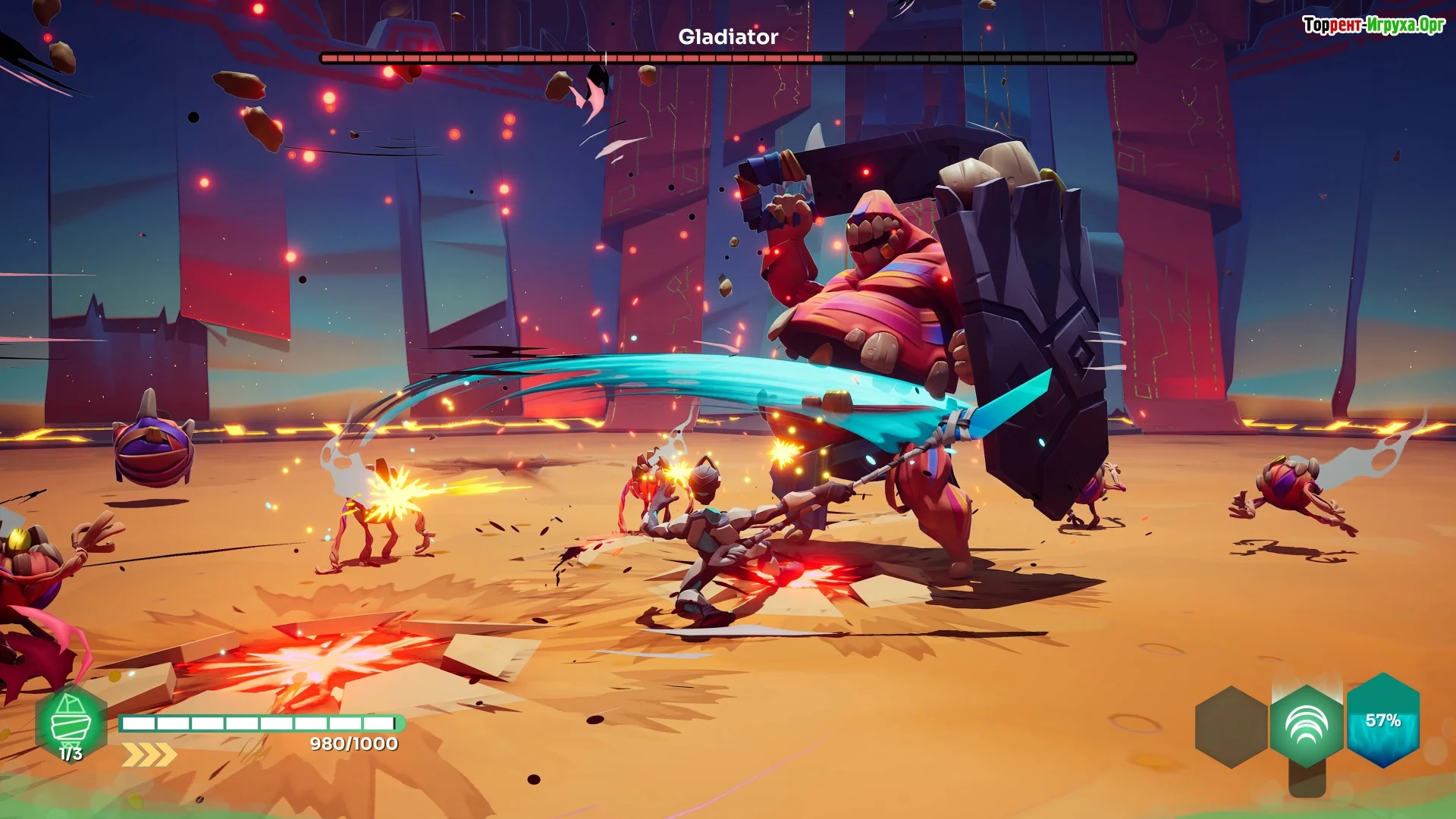This screenshot has height=819, width=1456.
Task: Activate the green shockwave ability hexagon
Action: 1307,726
